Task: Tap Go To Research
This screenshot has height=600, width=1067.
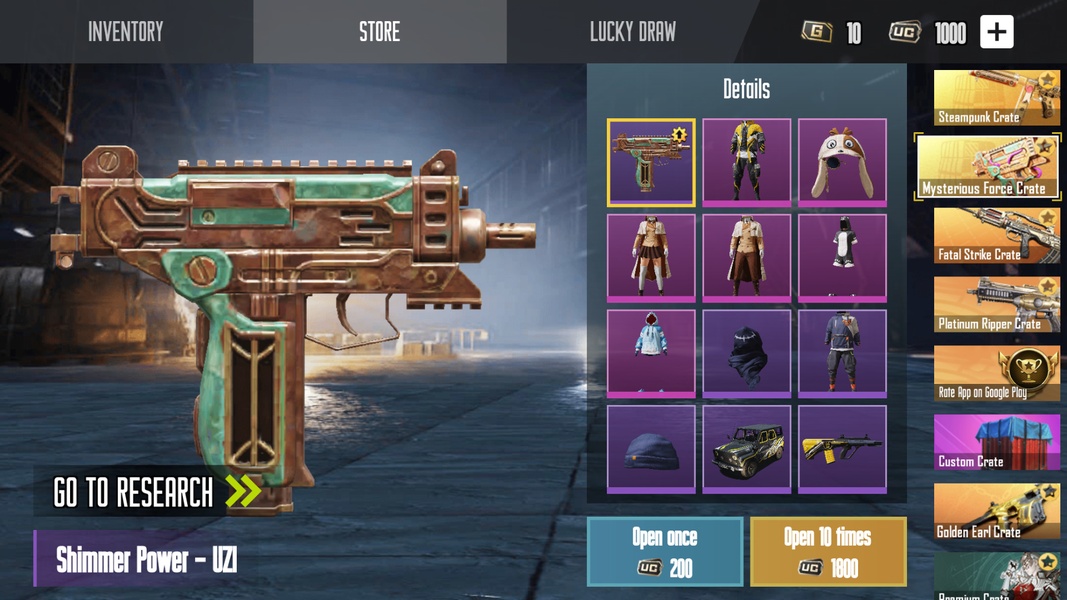Action: point(156,492)
